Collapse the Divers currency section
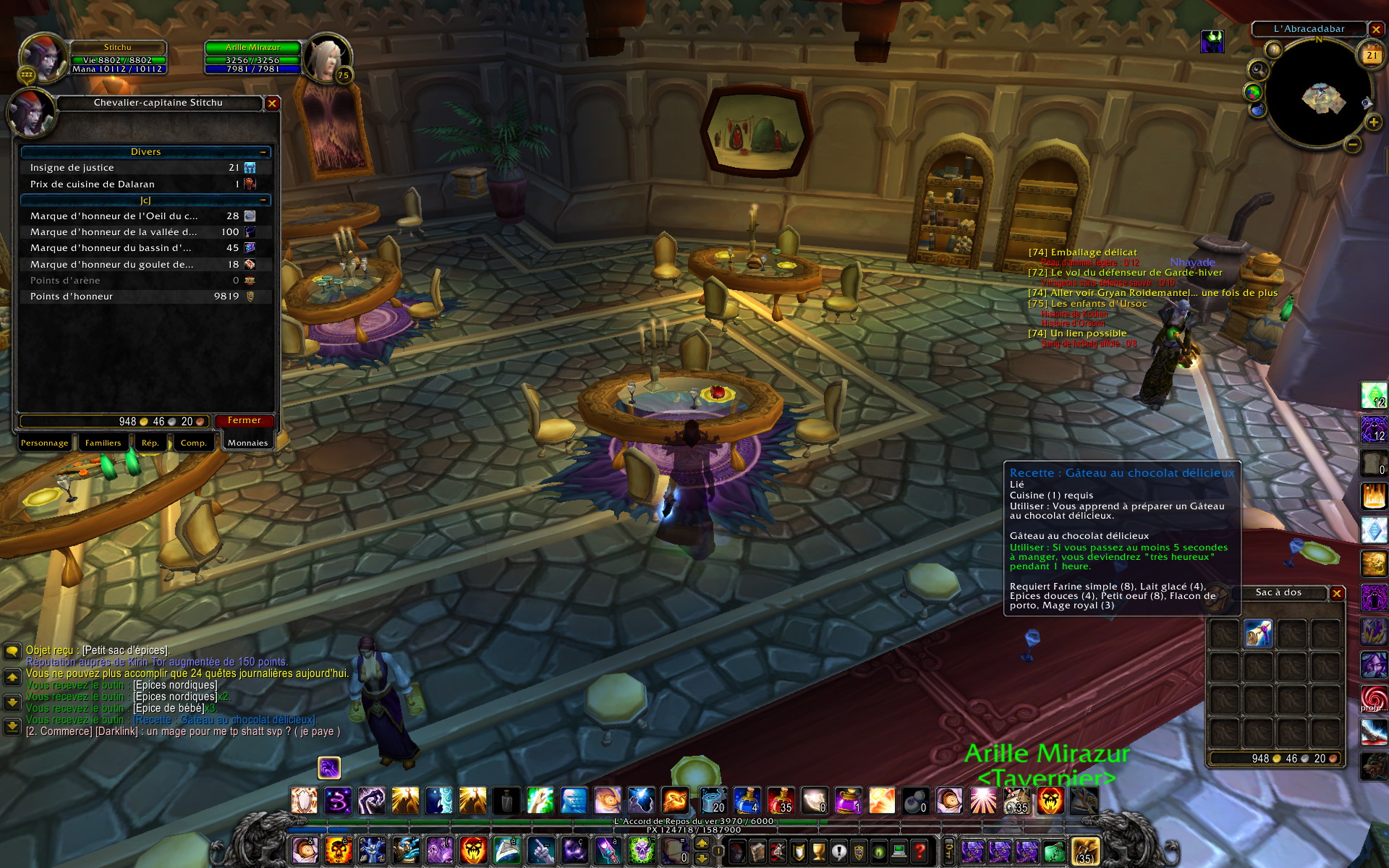The height and width of the screenshot is (868, 1389). 263,152
